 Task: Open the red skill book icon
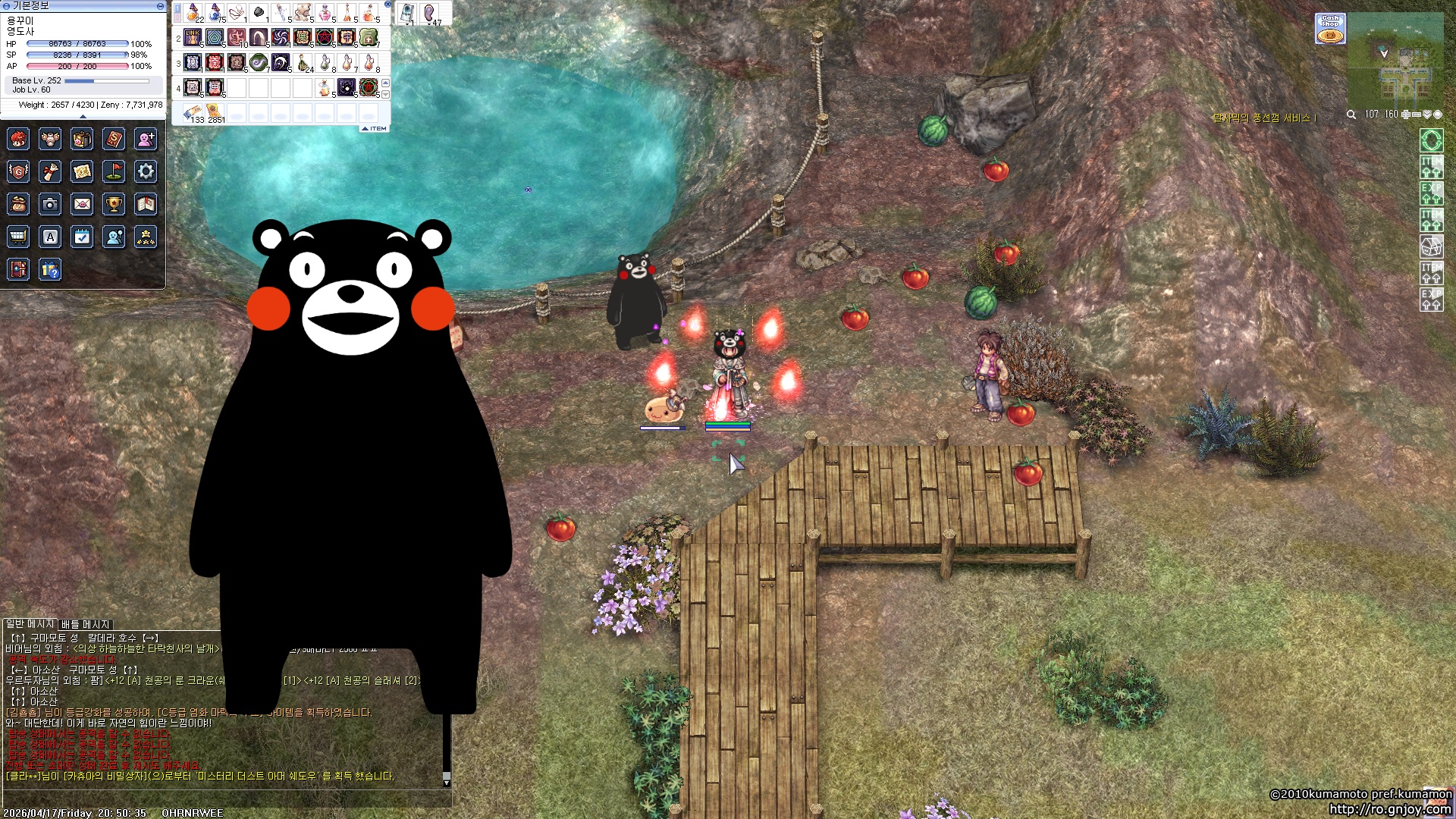(114, 139)
